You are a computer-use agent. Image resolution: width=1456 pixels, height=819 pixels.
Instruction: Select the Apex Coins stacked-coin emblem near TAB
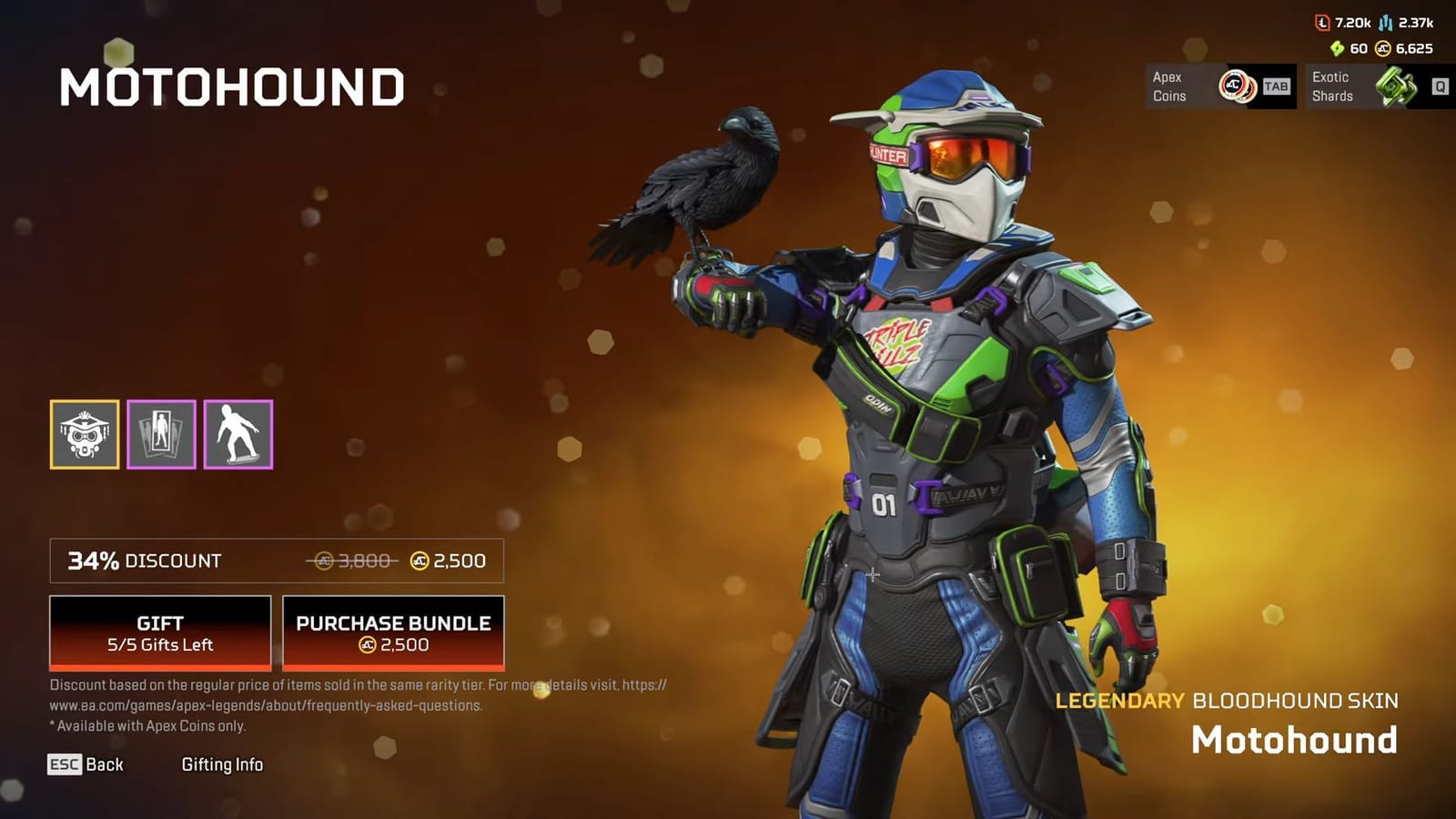(x=1235, y=86)
